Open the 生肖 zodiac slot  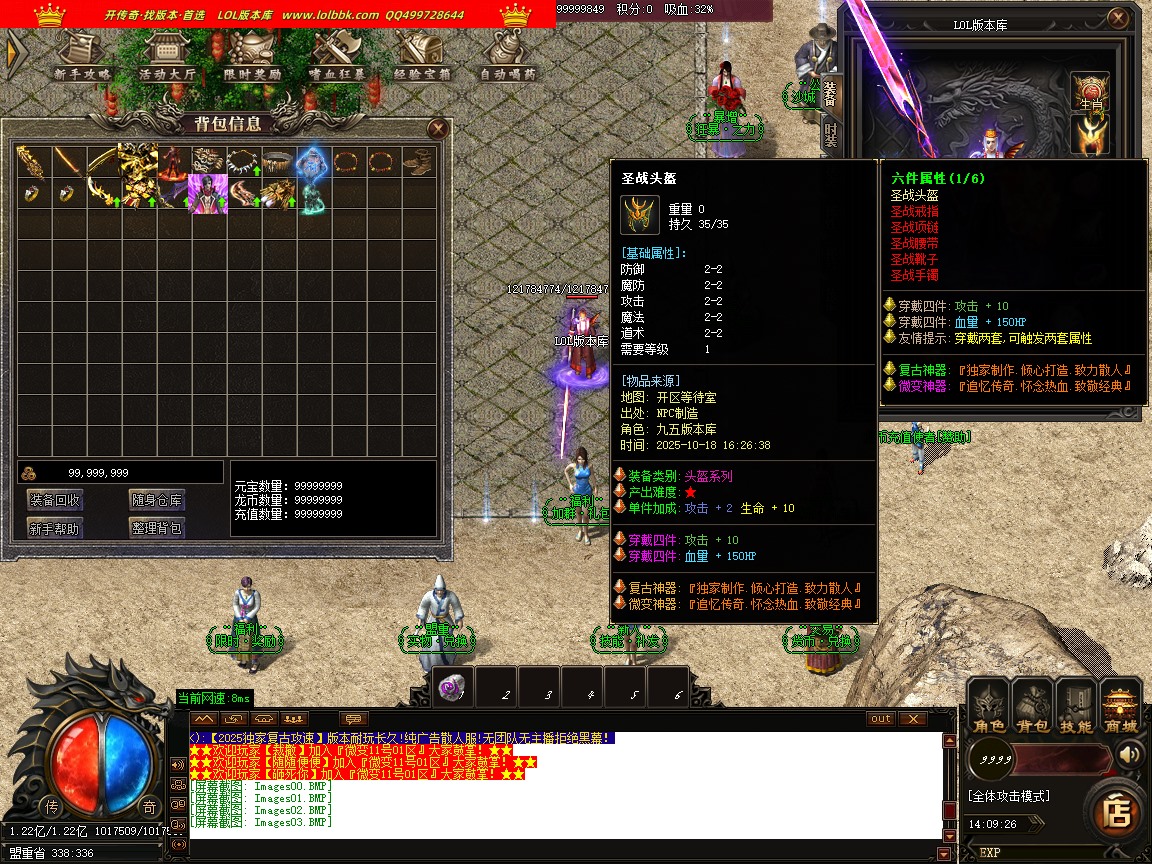[1090, 92]
